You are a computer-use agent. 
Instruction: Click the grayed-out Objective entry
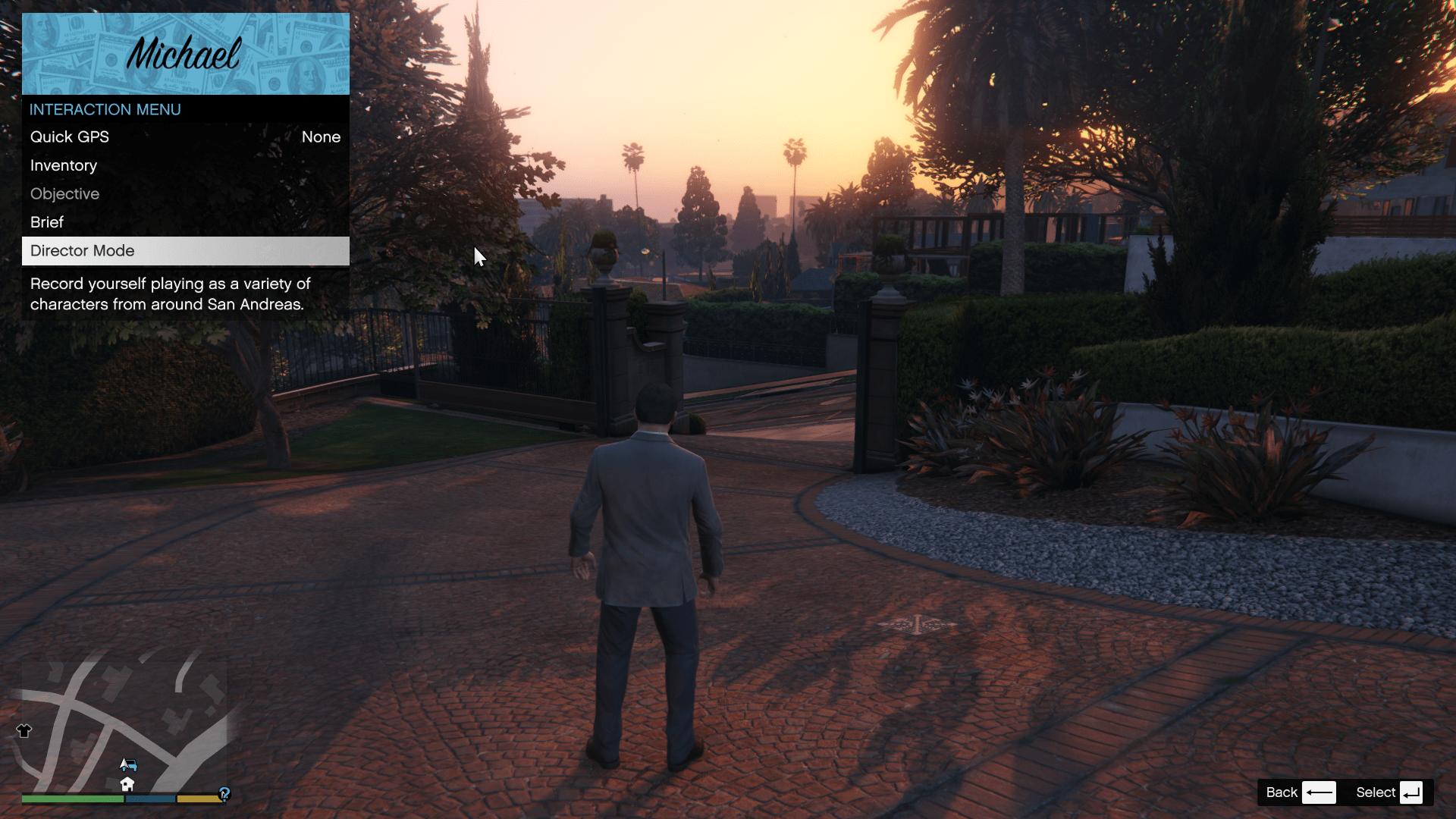pos(64,194)
